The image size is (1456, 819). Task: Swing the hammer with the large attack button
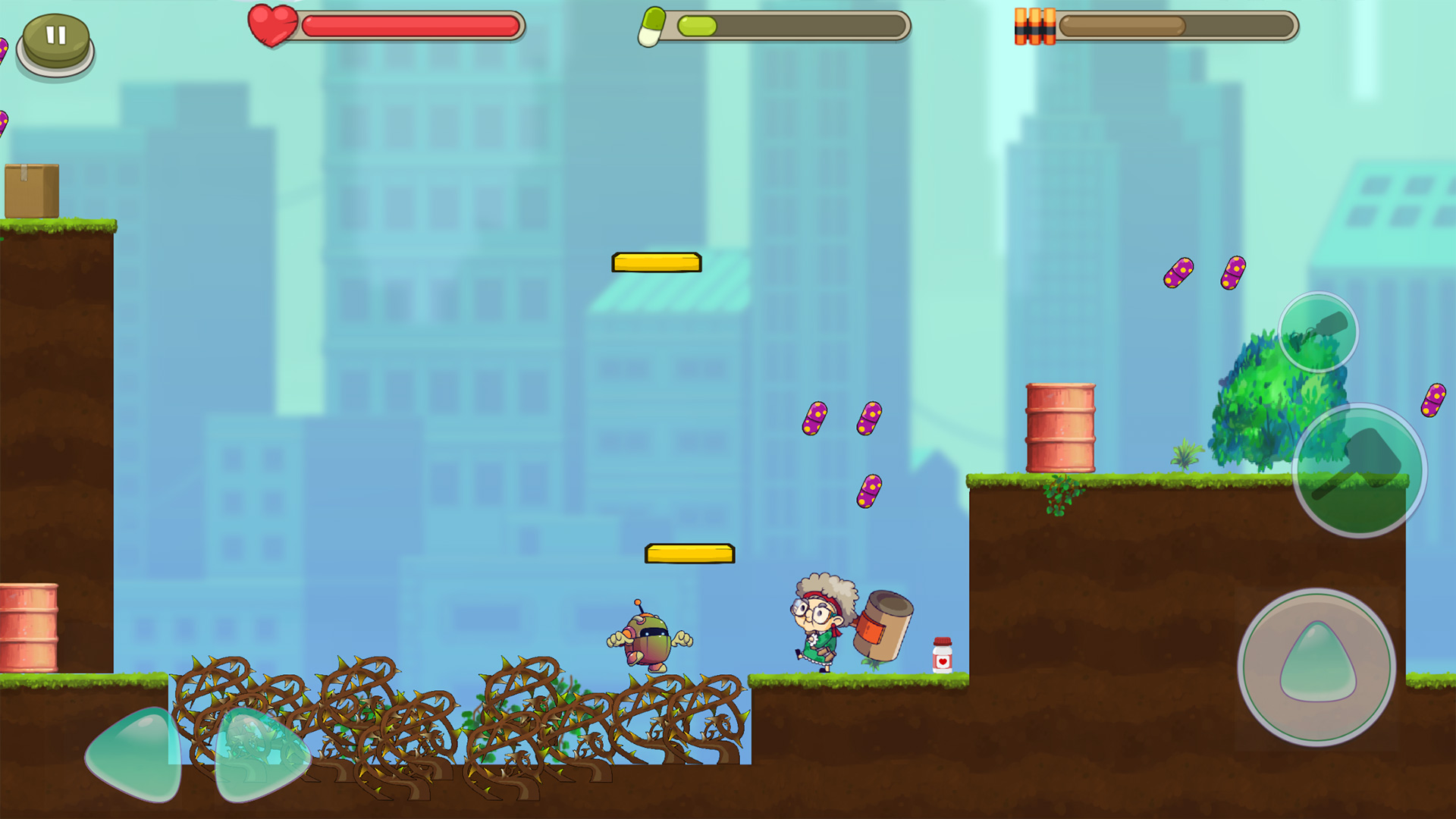click(x=1359, y=470)
